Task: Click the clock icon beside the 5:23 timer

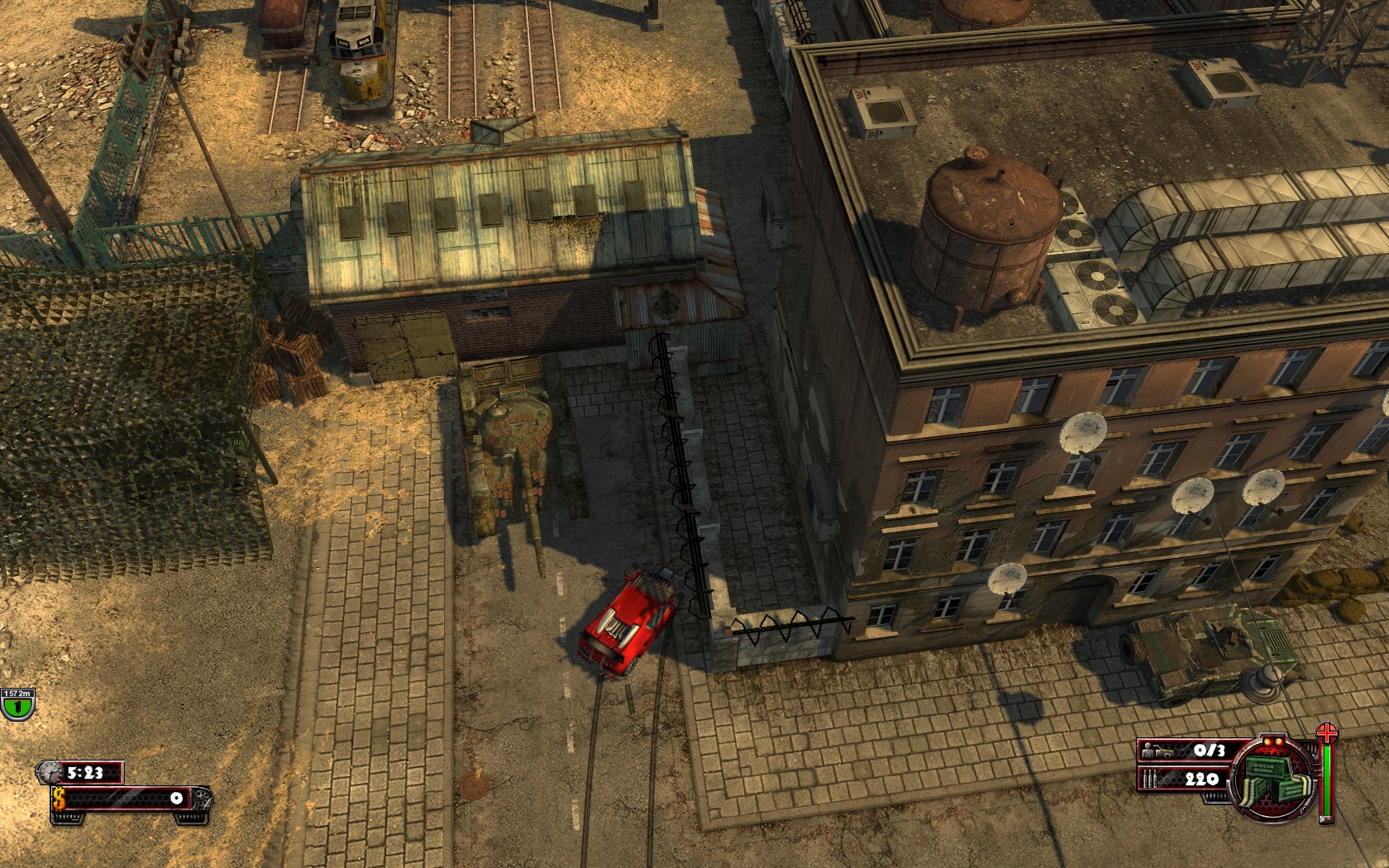Action: (51, 772)
